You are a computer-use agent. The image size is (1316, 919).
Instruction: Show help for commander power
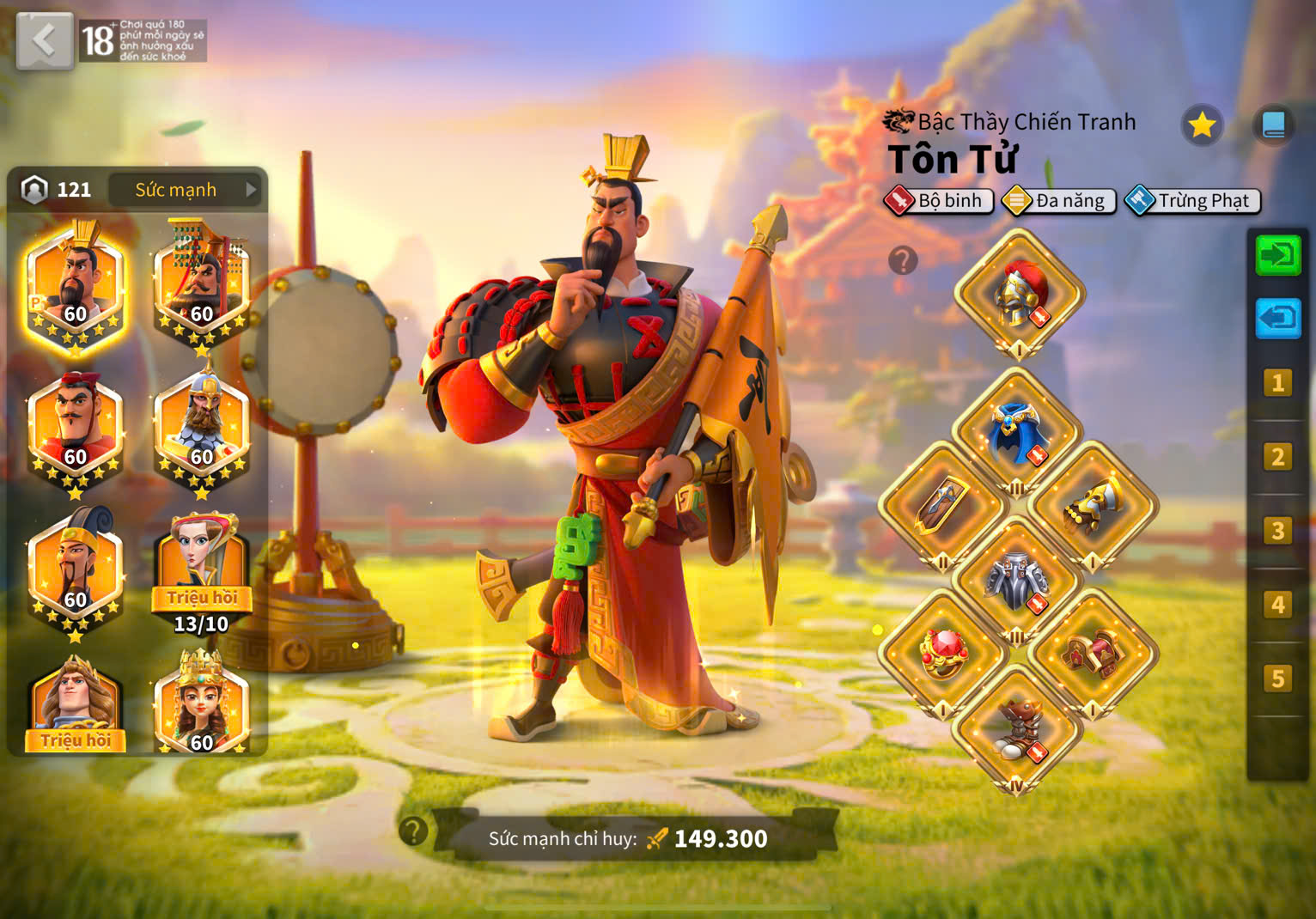point(413,831)
